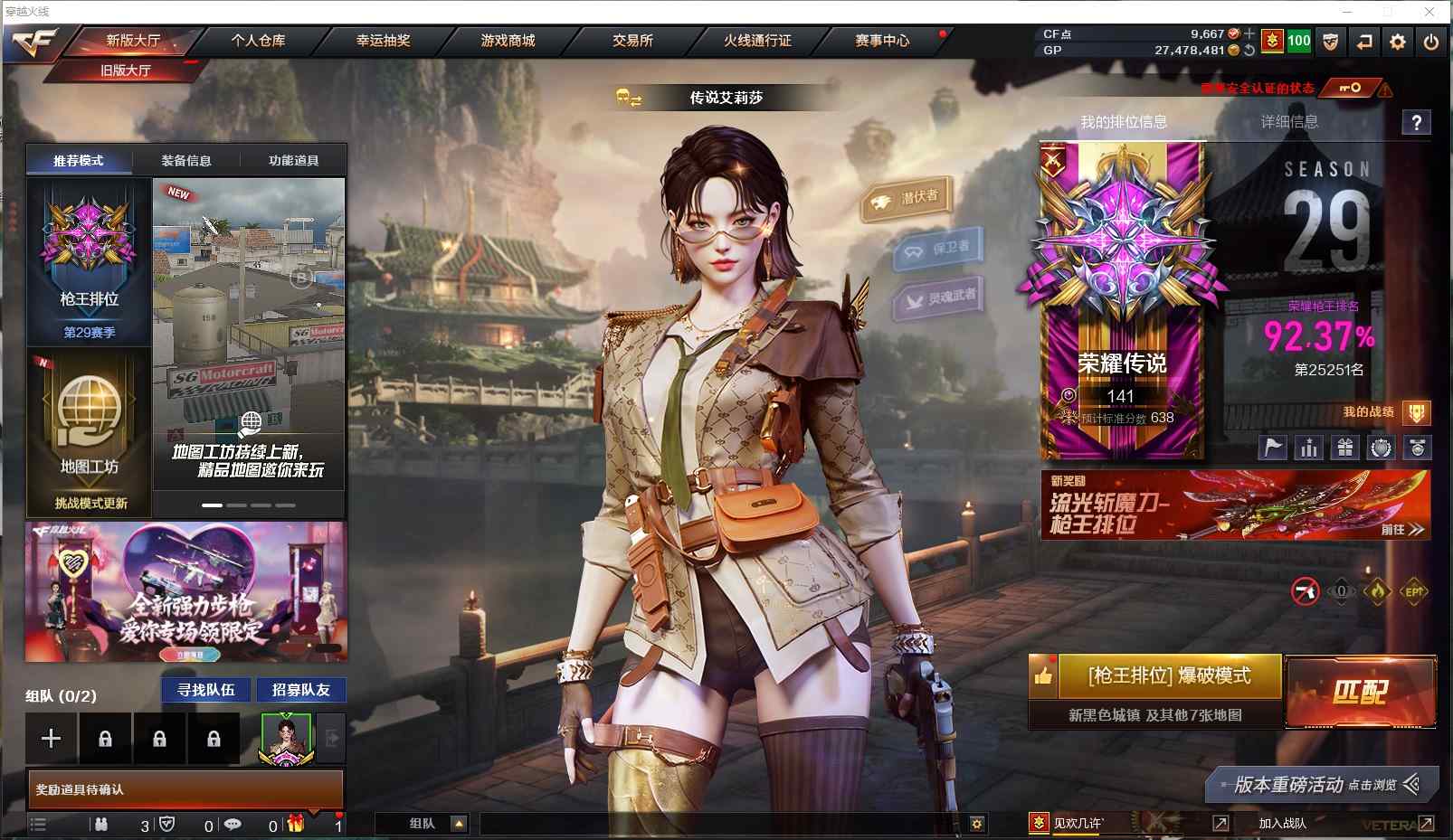The image size is (1453, 840).
Task: Switch to the 功能道具 tab
Action: (x=293, y=161)
